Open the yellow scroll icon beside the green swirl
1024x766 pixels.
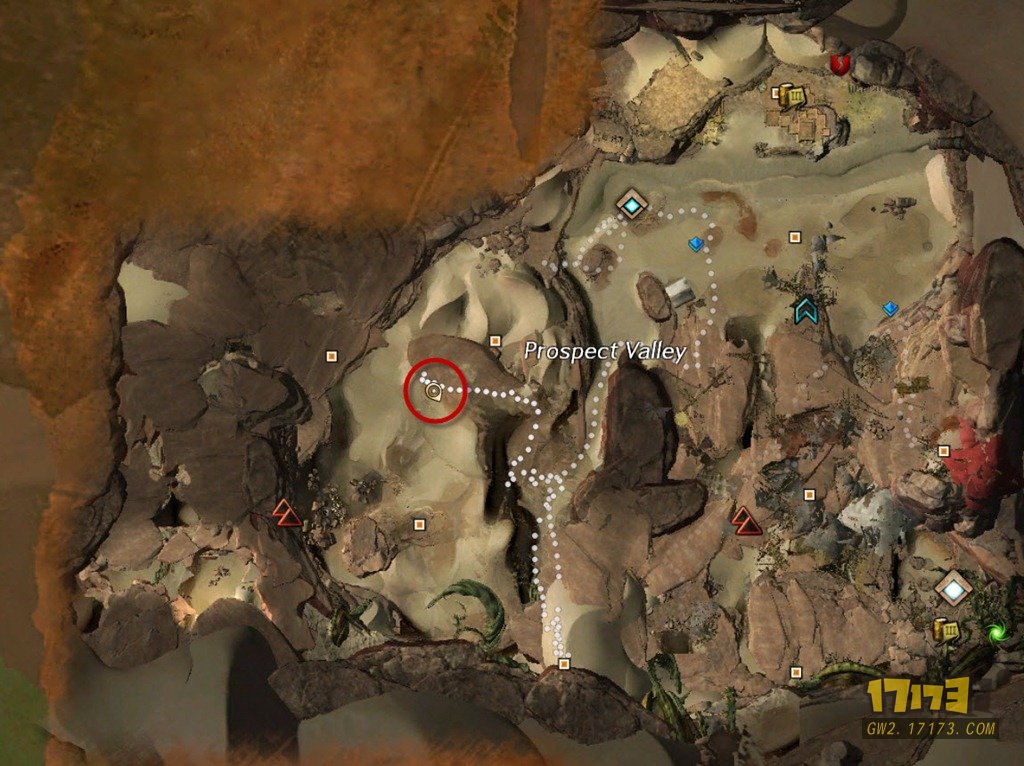tap(943, 629)
